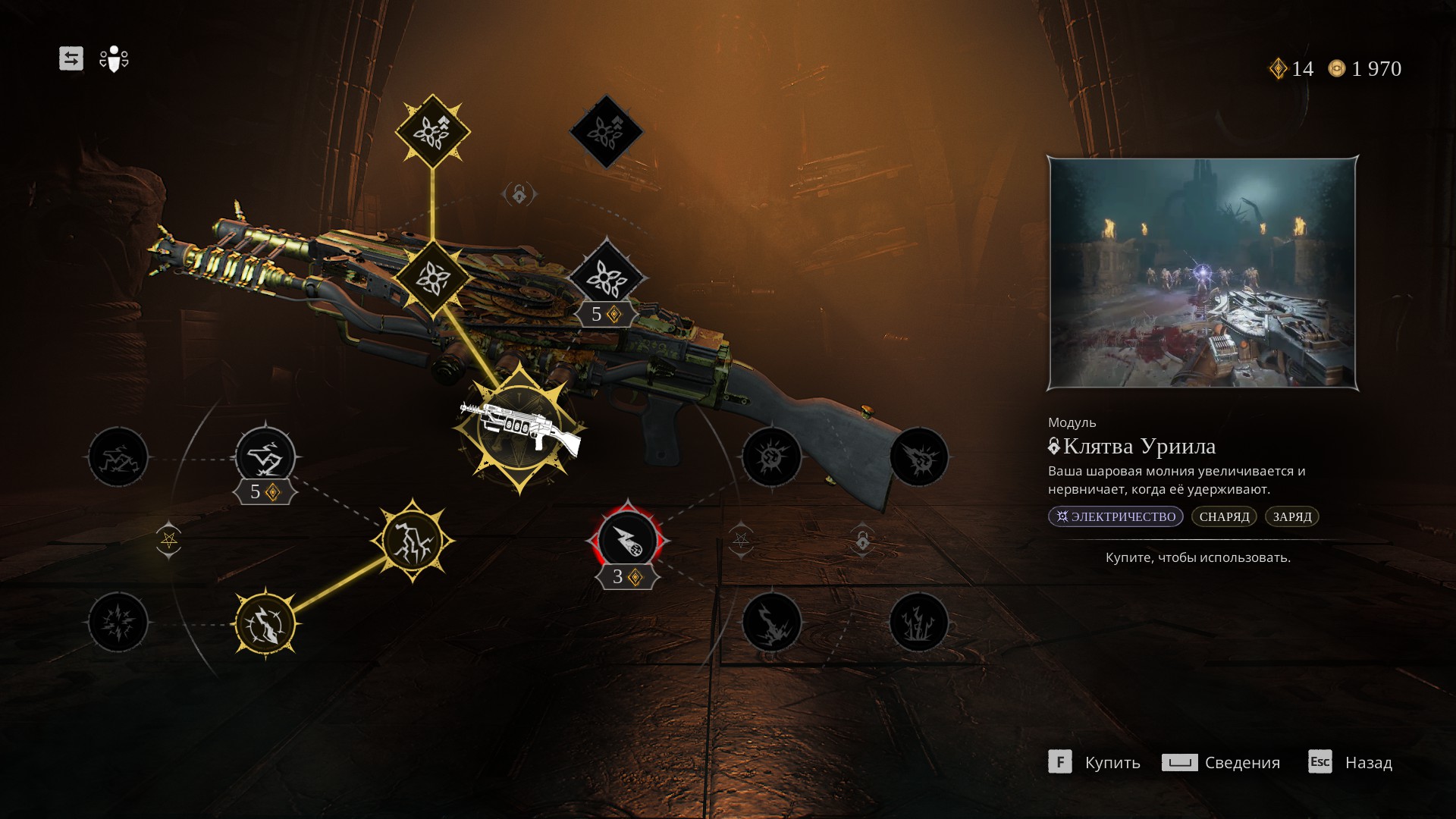Image resolution: width=1456 pixels, height=819 pixels.
Task: Click the ЗАРЯД tag
Action: tap(1291, 516)
